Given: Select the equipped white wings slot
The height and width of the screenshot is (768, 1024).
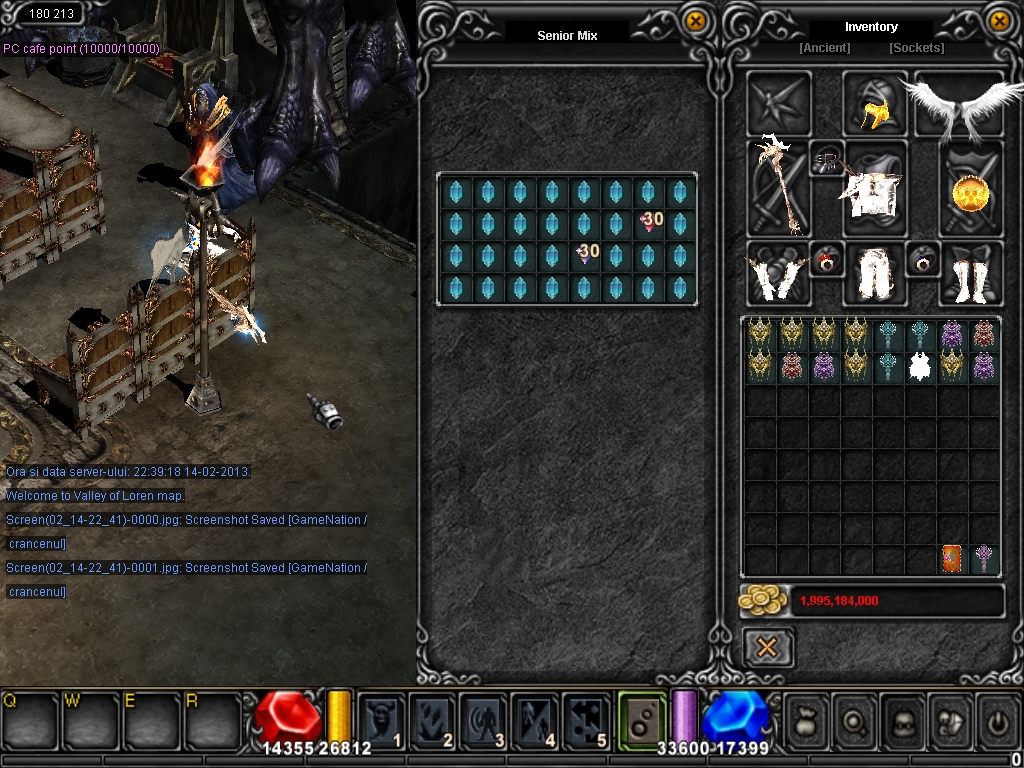Looking at the screenshot, I should click(957, 104).
